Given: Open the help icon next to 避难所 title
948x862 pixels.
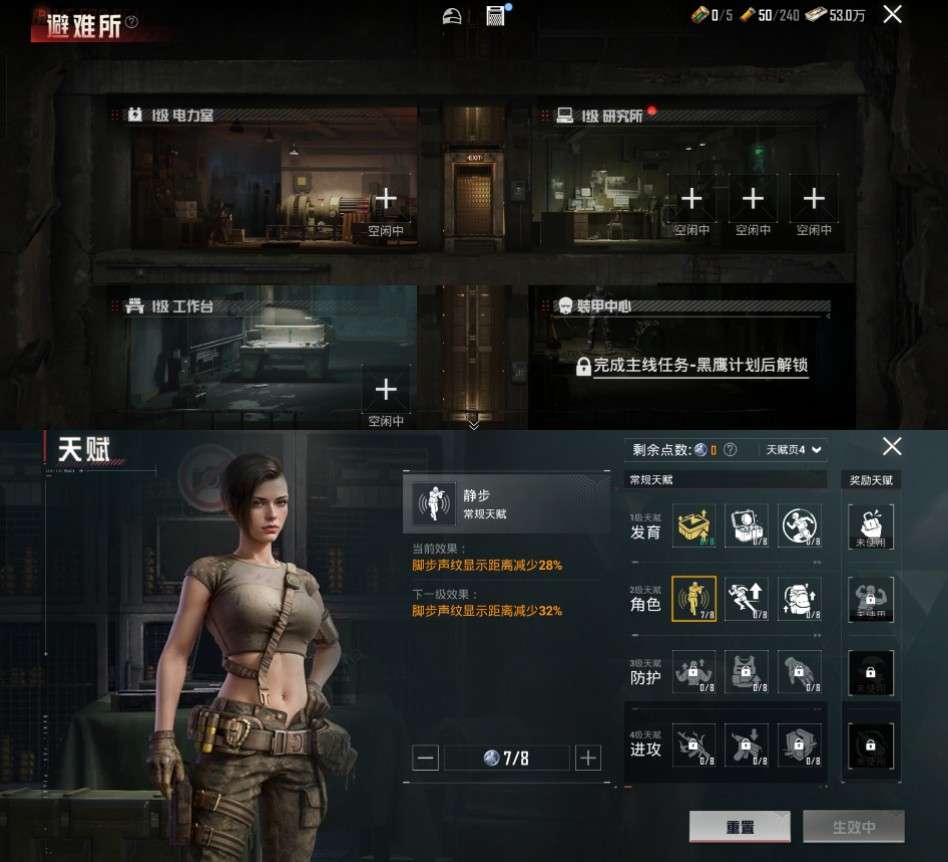Looking at the screenshot, I should 132,21.
